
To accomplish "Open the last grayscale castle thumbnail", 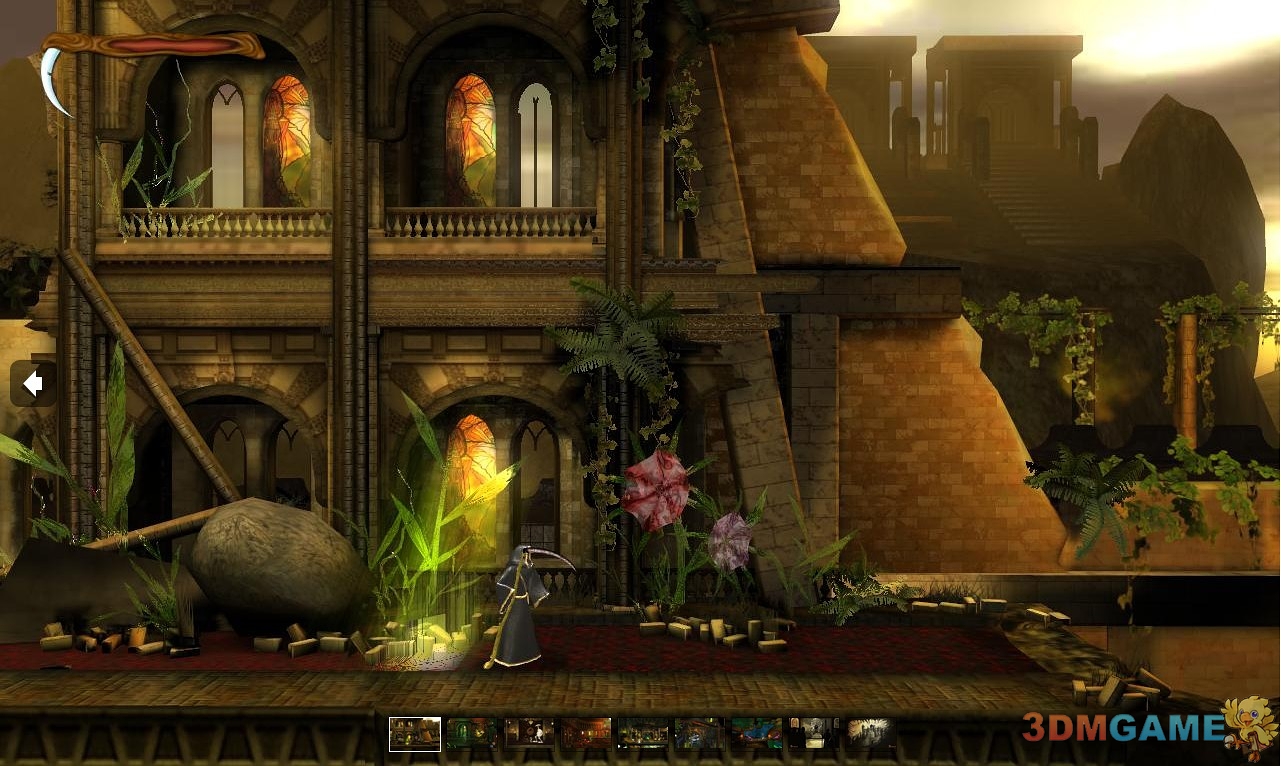I will tap(870, 734).
